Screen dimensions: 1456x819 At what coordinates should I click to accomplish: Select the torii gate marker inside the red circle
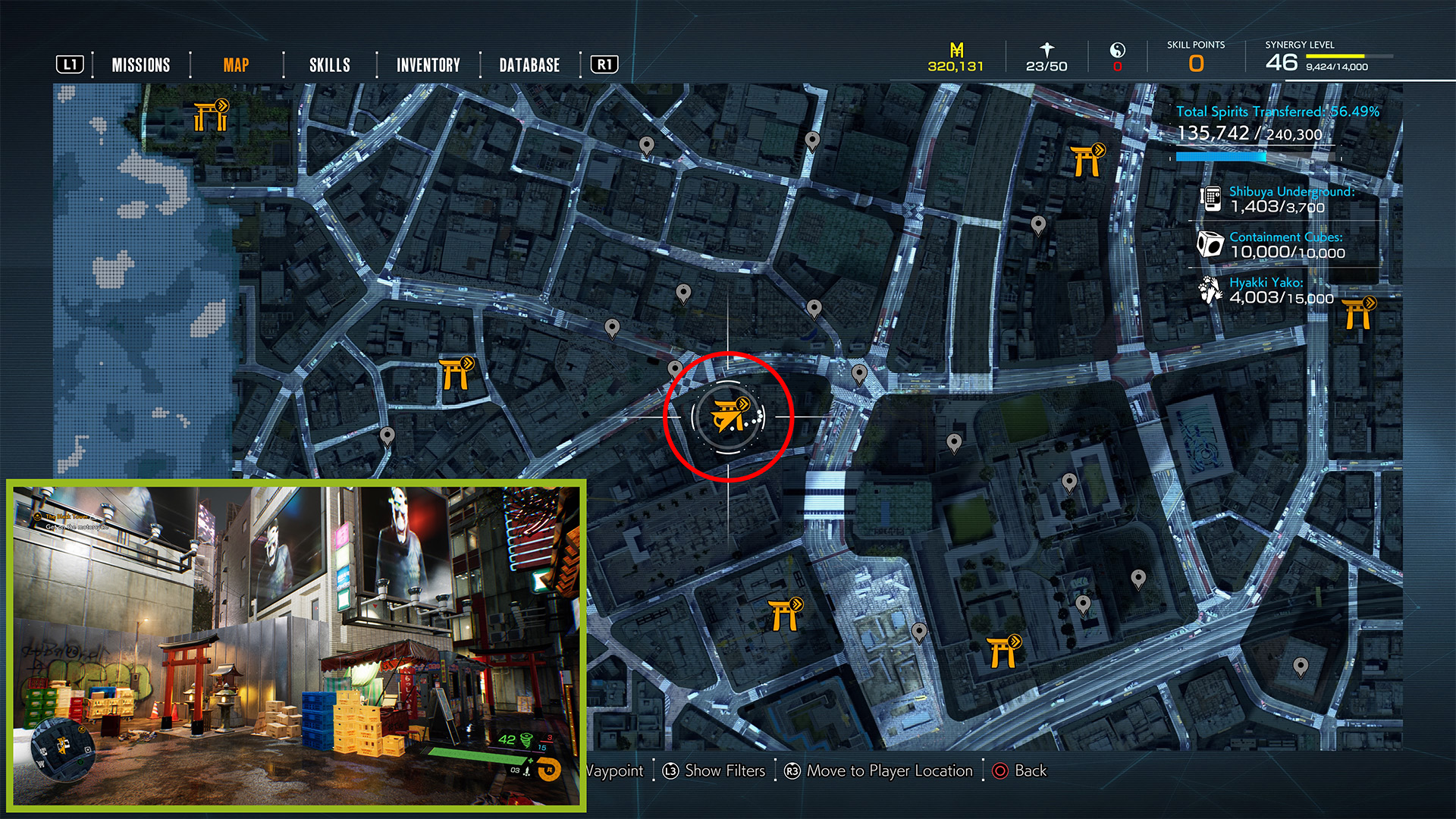[x=729, y=416]
